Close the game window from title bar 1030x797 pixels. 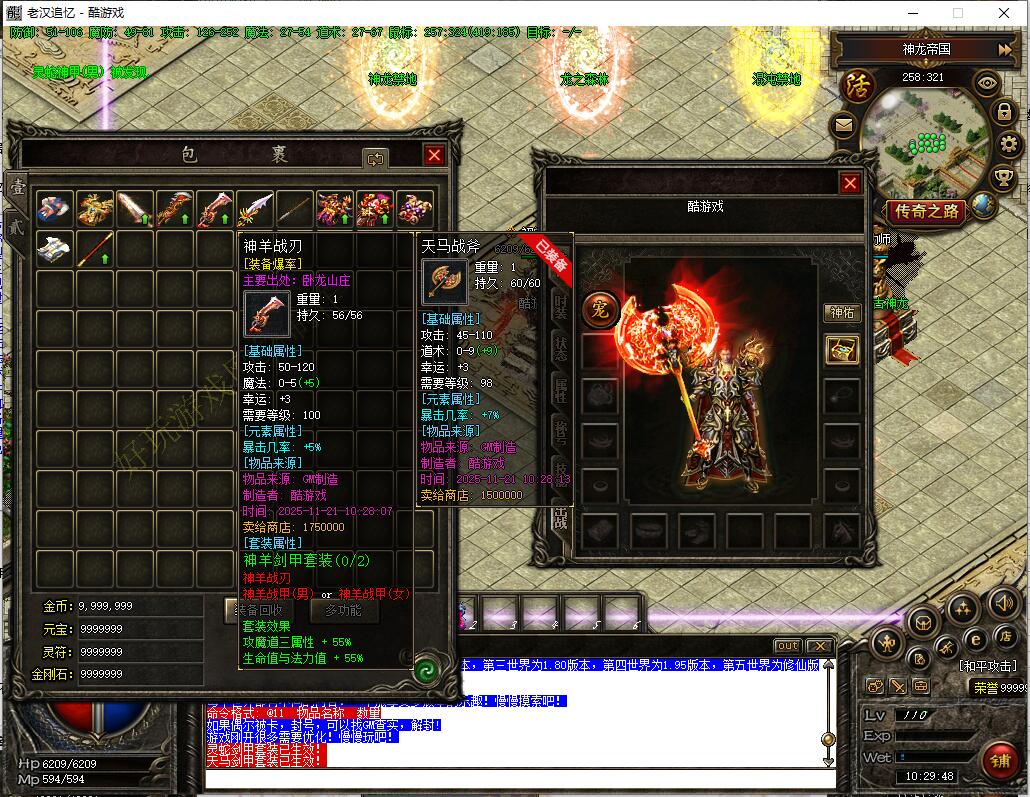click(x=1004, y=13)
